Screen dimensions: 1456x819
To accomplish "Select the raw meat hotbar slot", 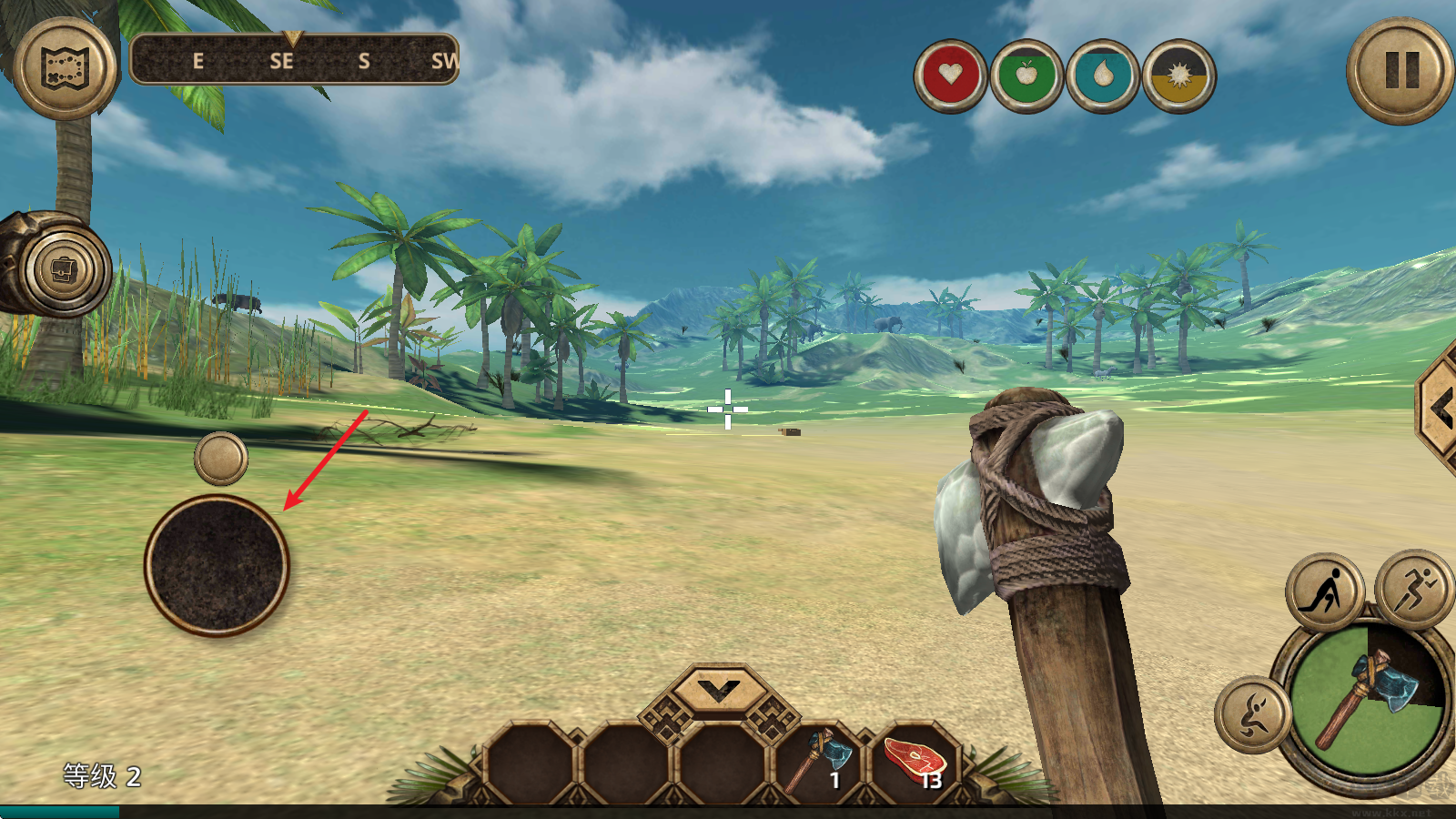I will 915,761.
